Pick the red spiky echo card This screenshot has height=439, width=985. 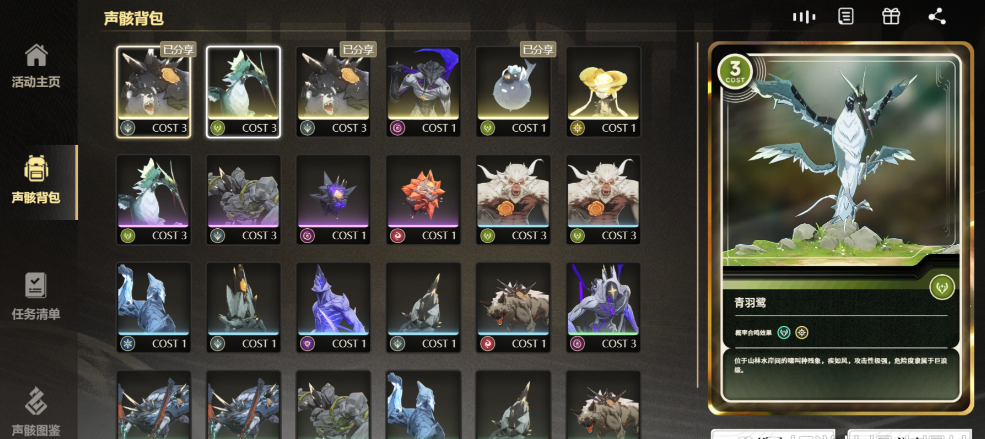point(423,199)
